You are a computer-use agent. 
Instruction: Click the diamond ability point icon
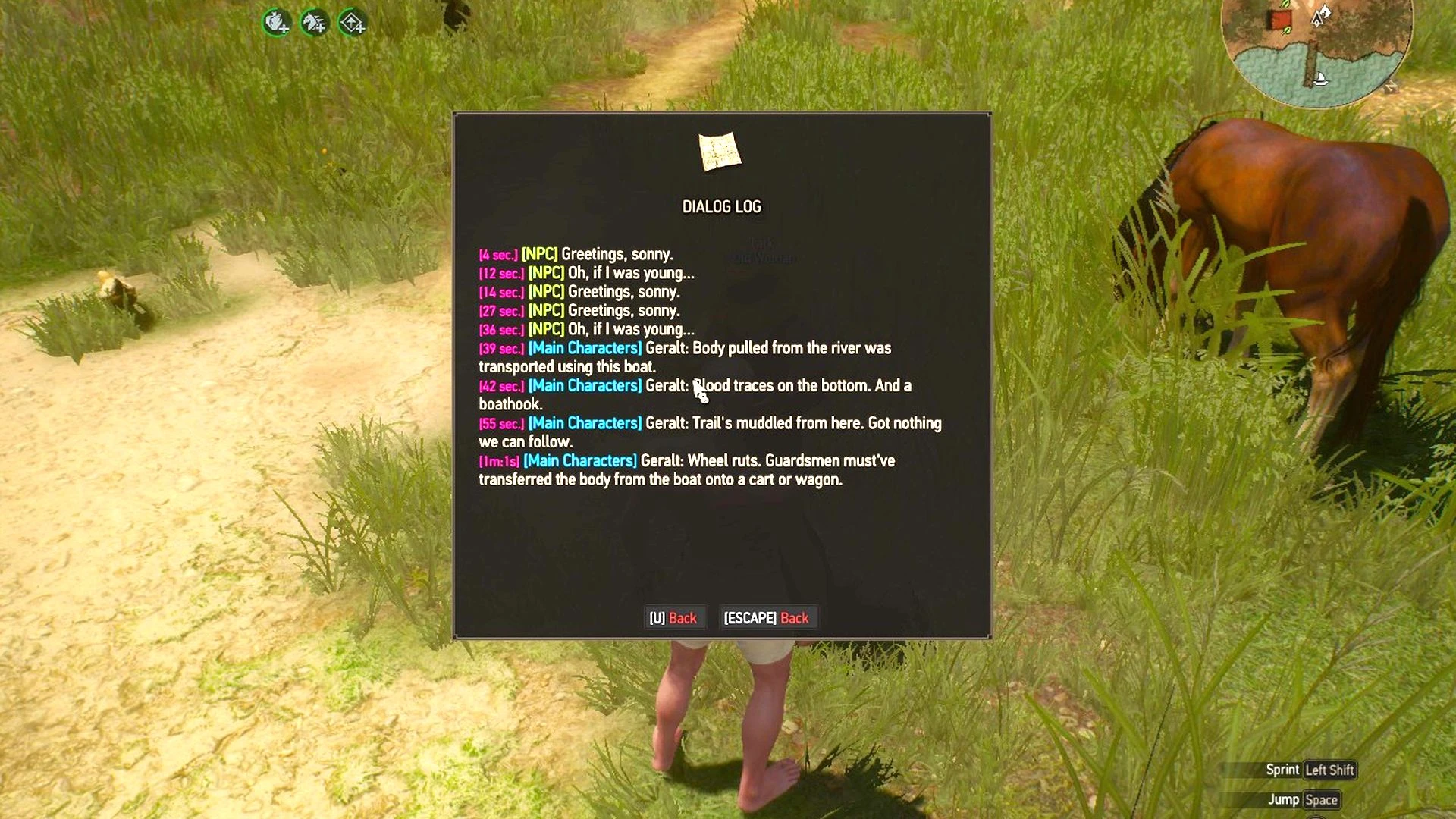click(351, 24)
